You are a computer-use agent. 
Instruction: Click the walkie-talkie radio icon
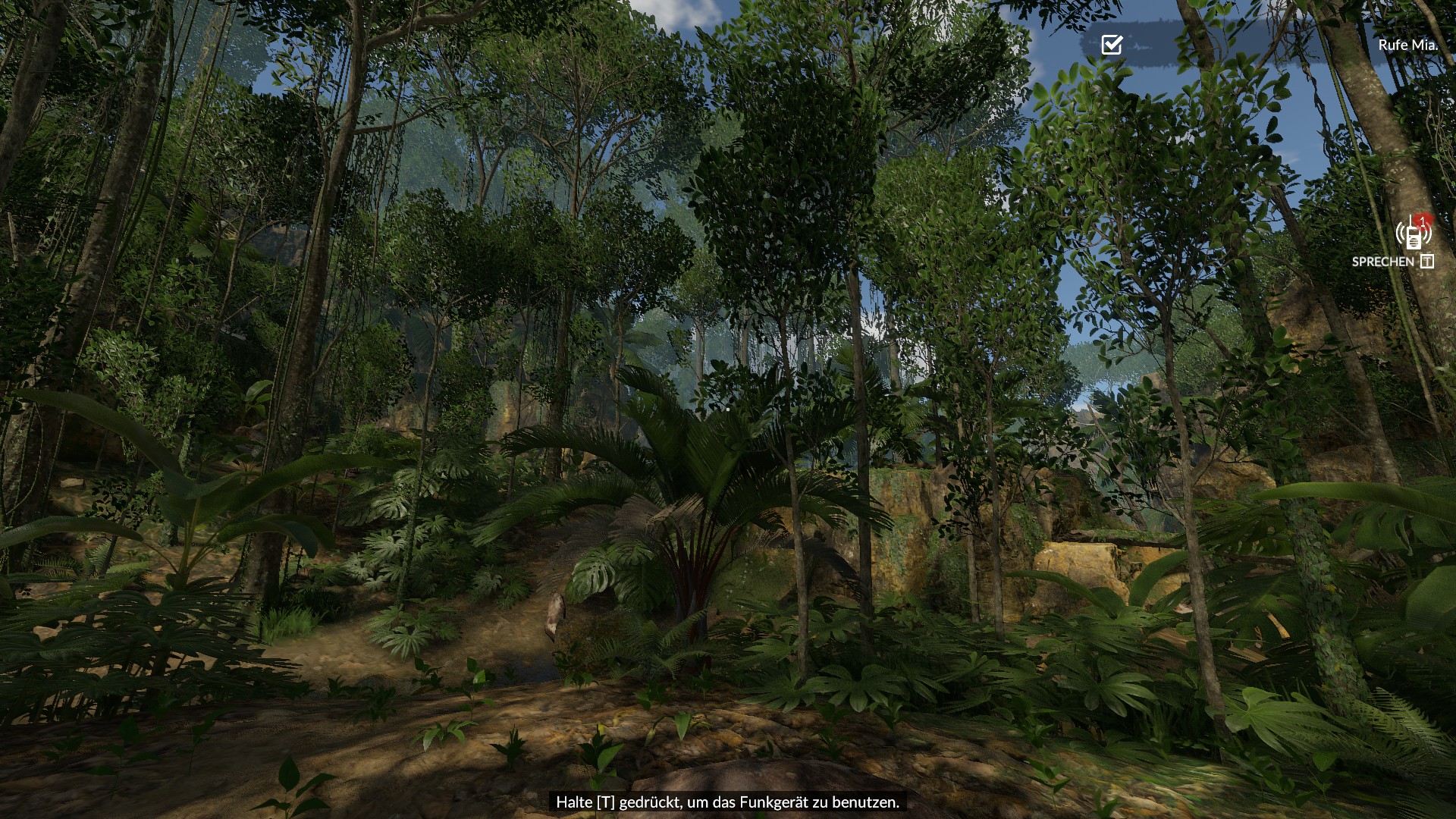pos(1413,233)
